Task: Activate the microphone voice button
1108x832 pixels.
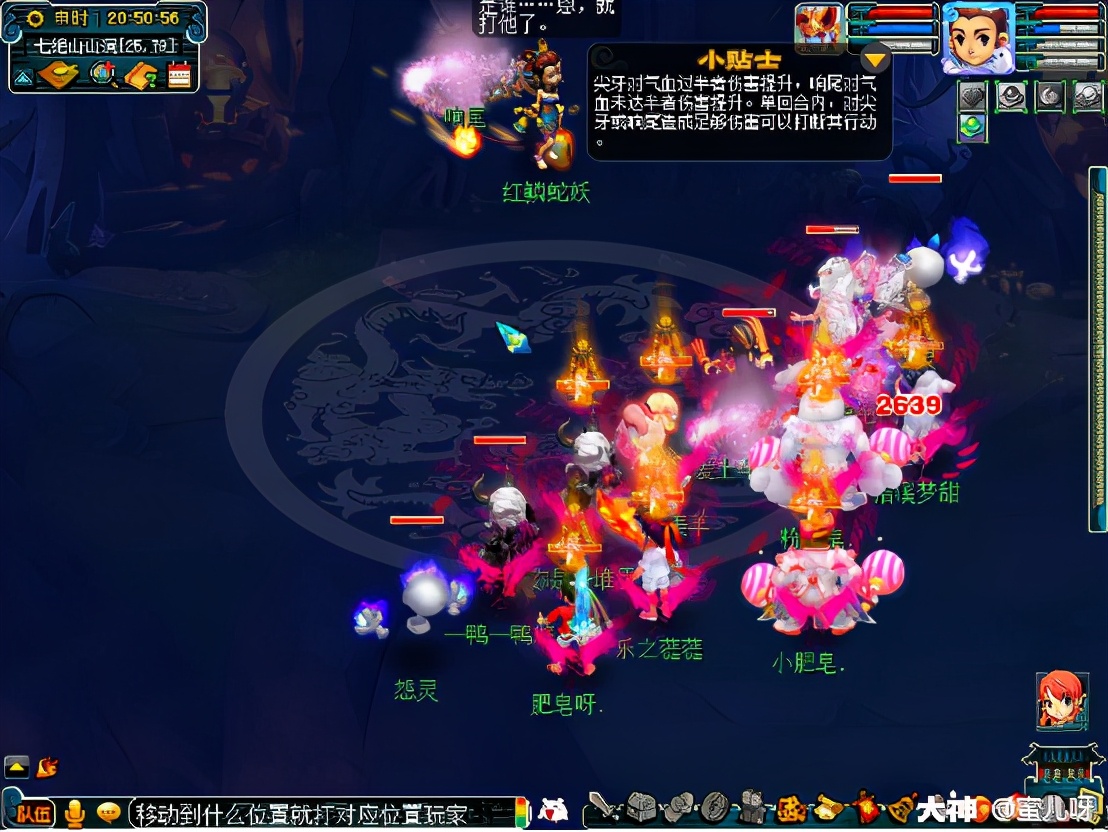Action: pos(75,814)
